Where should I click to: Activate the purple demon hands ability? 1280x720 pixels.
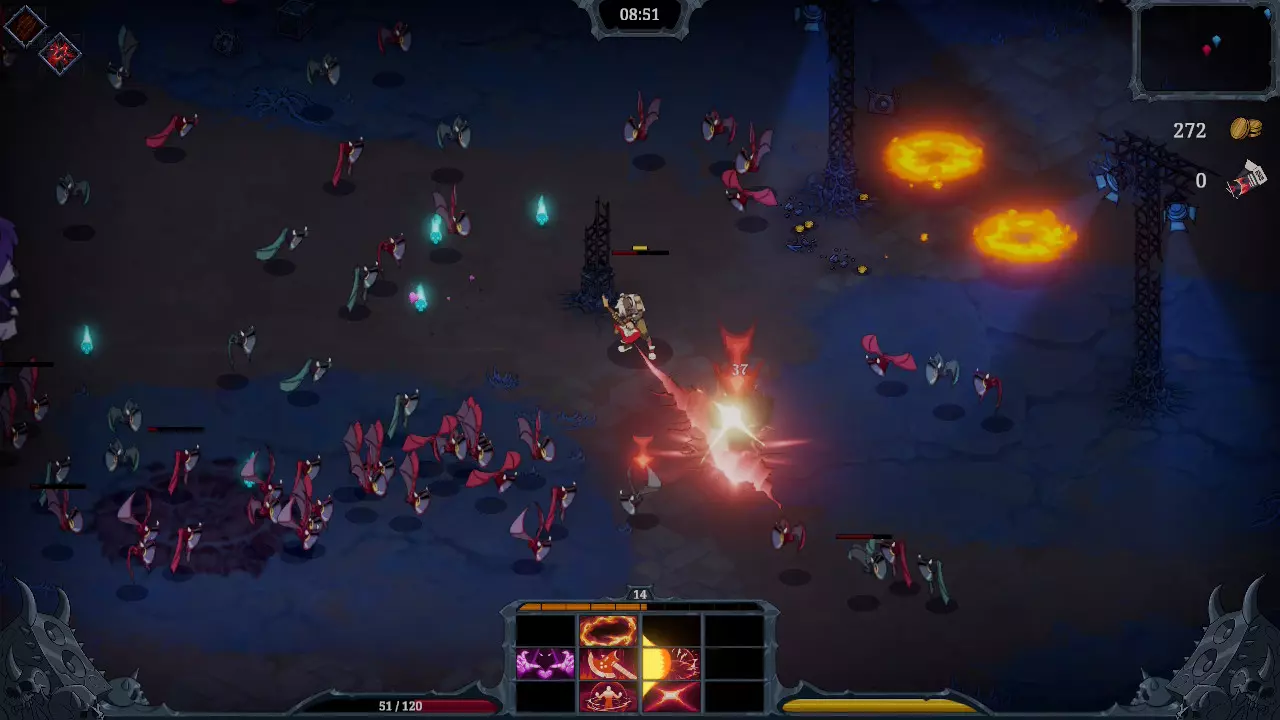click(545, 663)
